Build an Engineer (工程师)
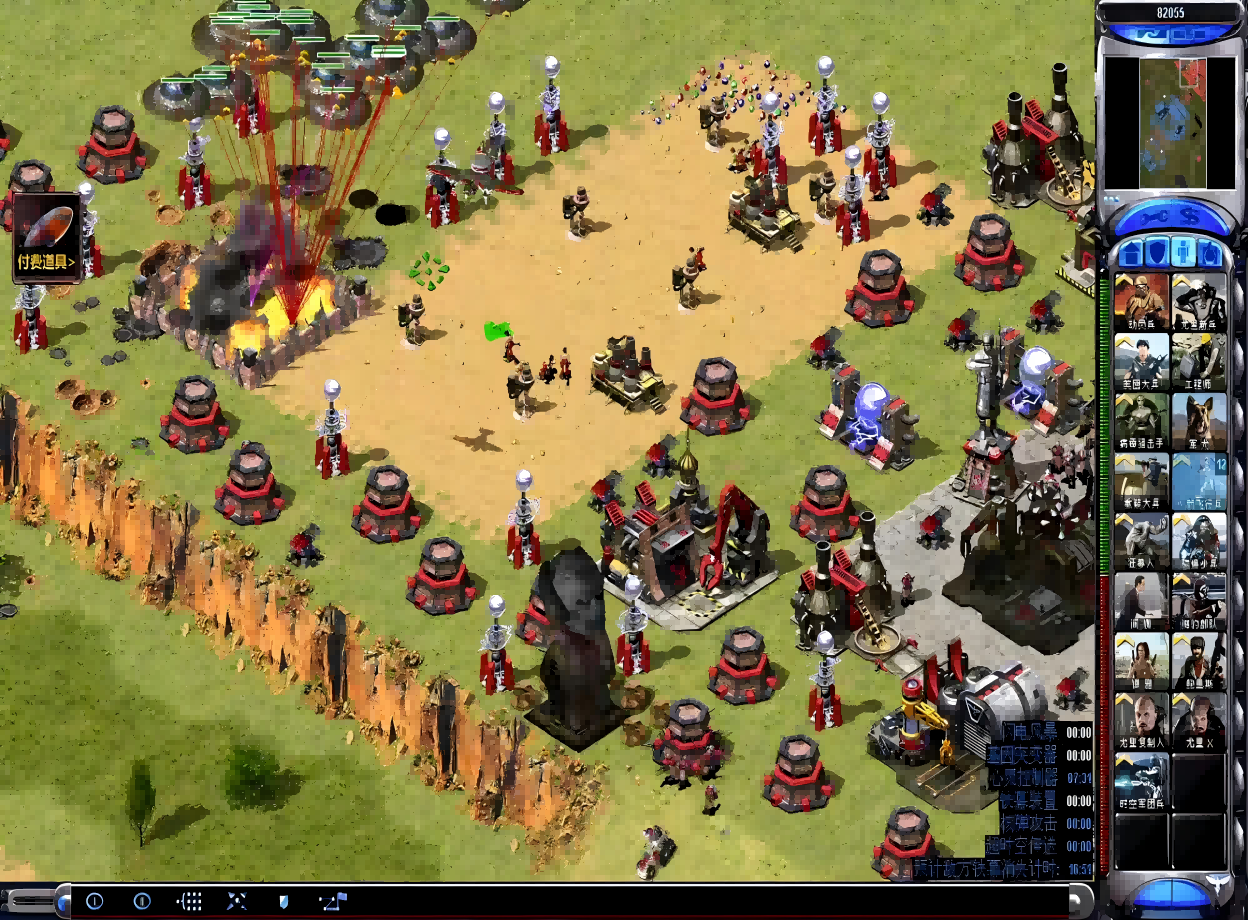Screen dimensions: 1248x920 (1199, 362)
